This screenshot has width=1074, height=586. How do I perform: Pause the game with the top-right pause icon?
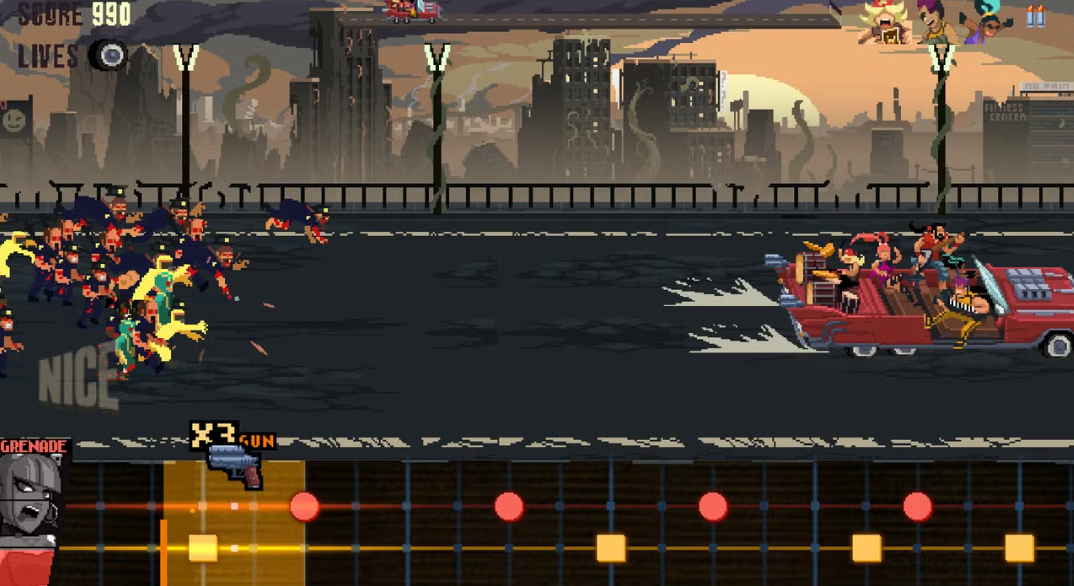pos(1035,17)
